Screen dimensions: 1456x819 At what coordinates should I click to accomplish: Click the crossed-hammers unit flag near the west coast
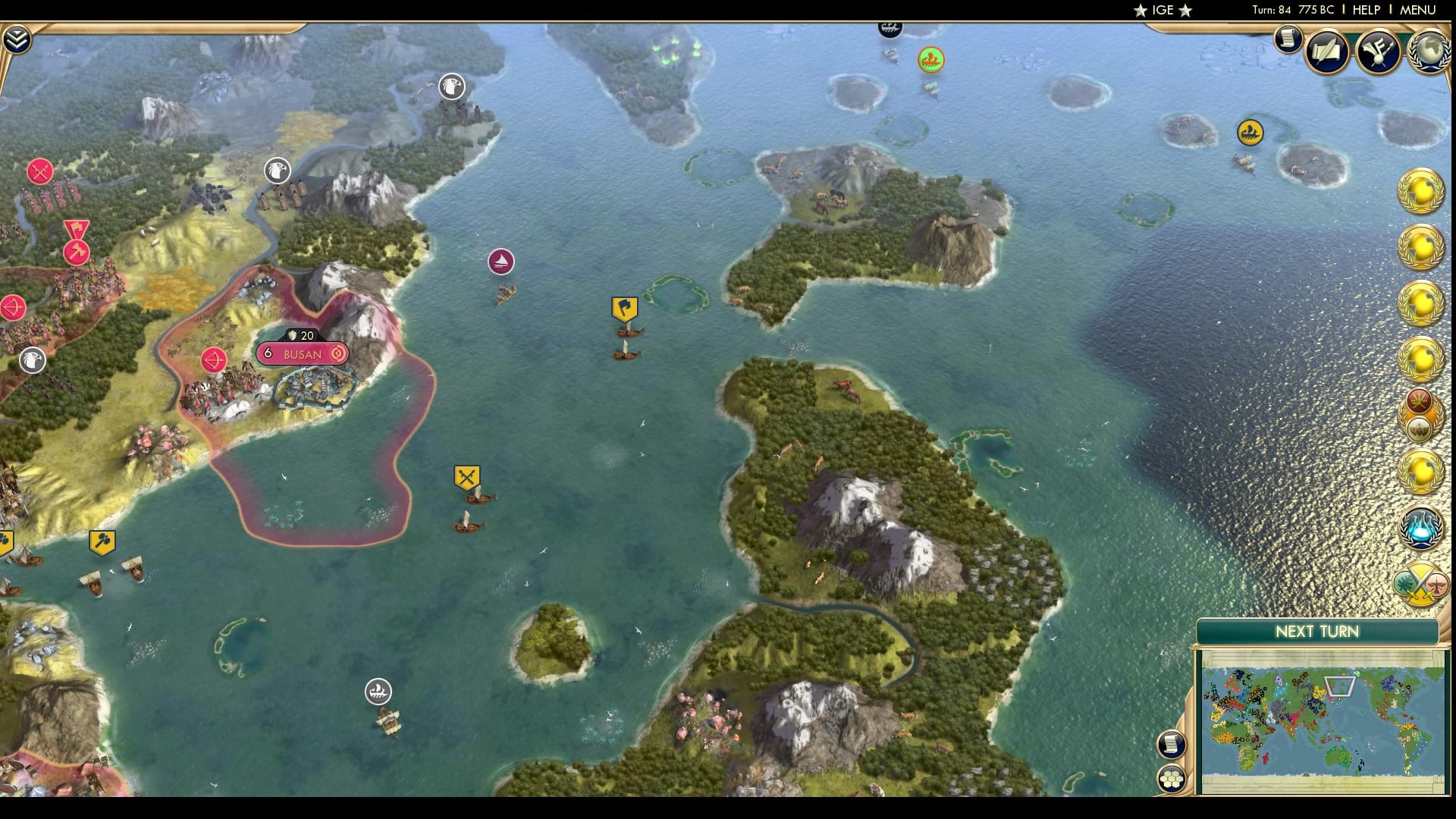tap(102, 540)
